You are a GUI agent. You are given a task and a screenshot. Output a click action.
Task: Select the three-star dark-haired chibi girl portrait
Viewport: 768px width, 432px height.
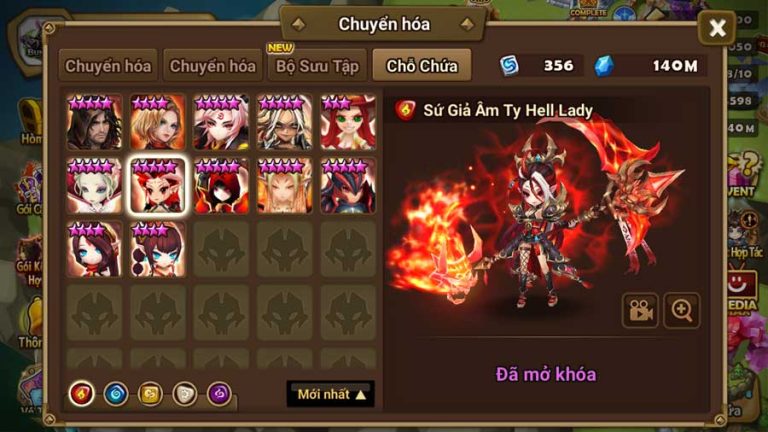tap(95, 249)
